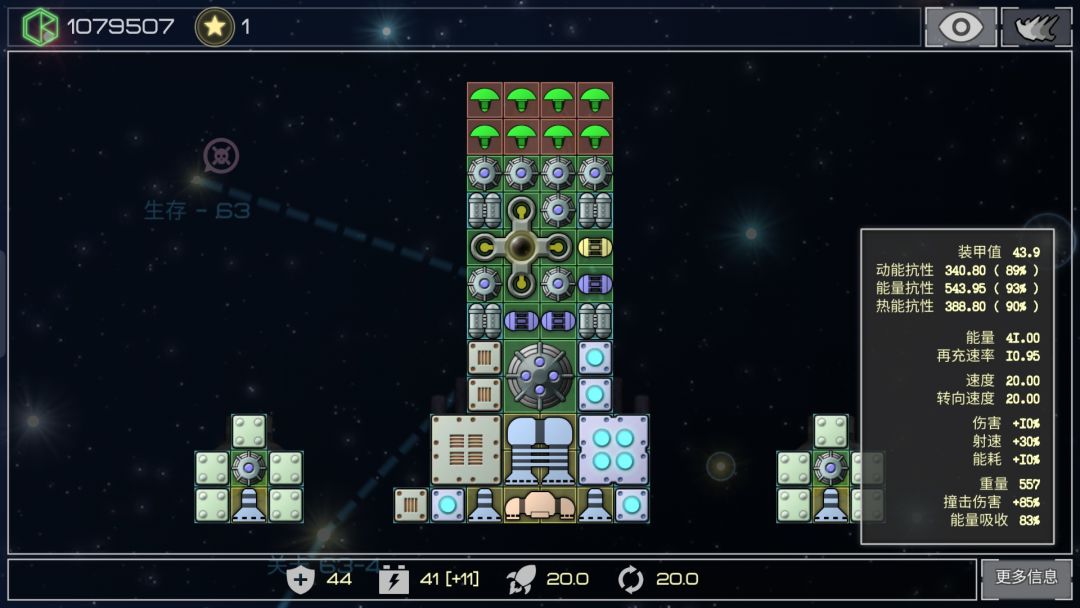Select the large round module with purple dots
The width and height of the screenshot is (1080, 608).
[x=540, y=376]
